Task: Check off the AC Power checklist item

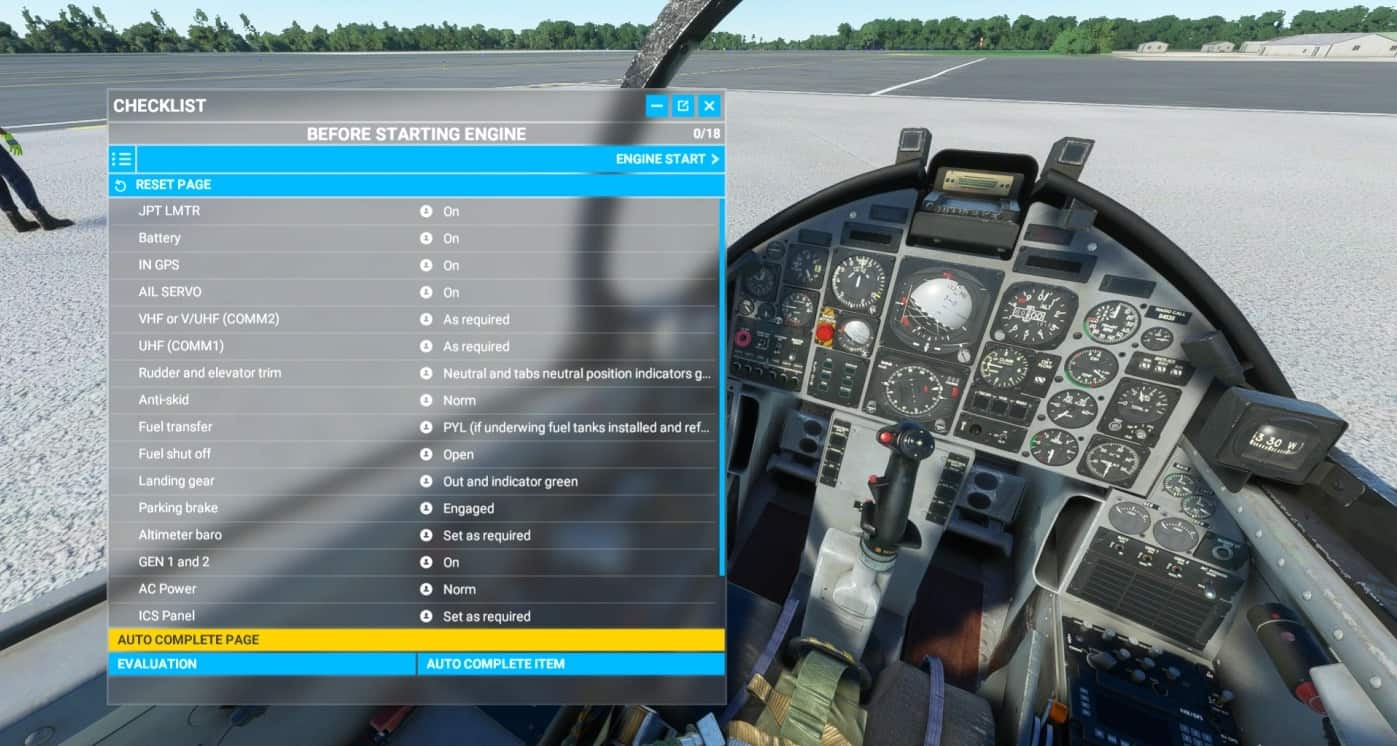Action: coord(250,589)
